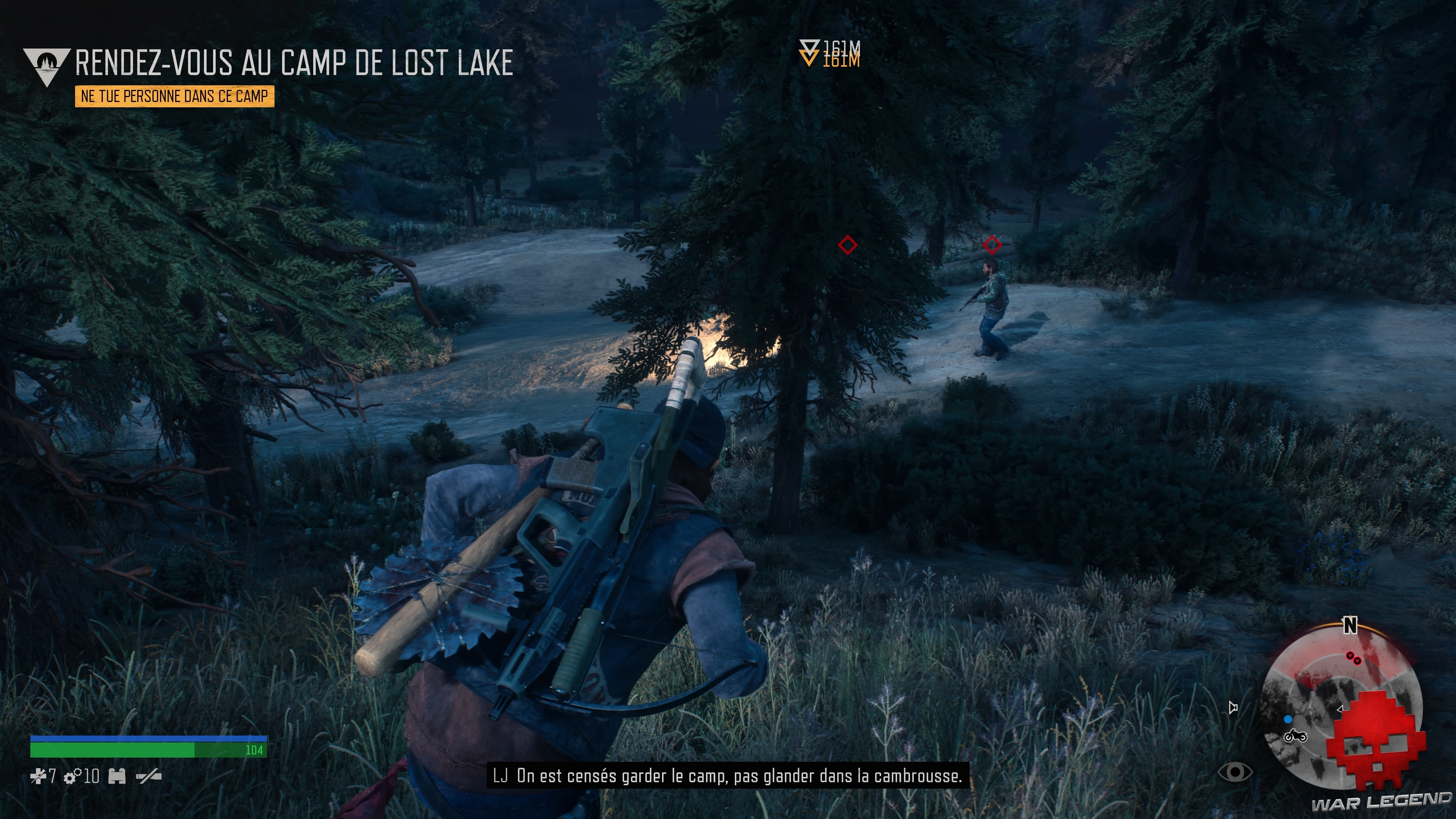Image resolution: width=1456 pixels, height=819 pixels.
Task: Click the War Legend skull watermark
Action: [x=1377, y=741]
